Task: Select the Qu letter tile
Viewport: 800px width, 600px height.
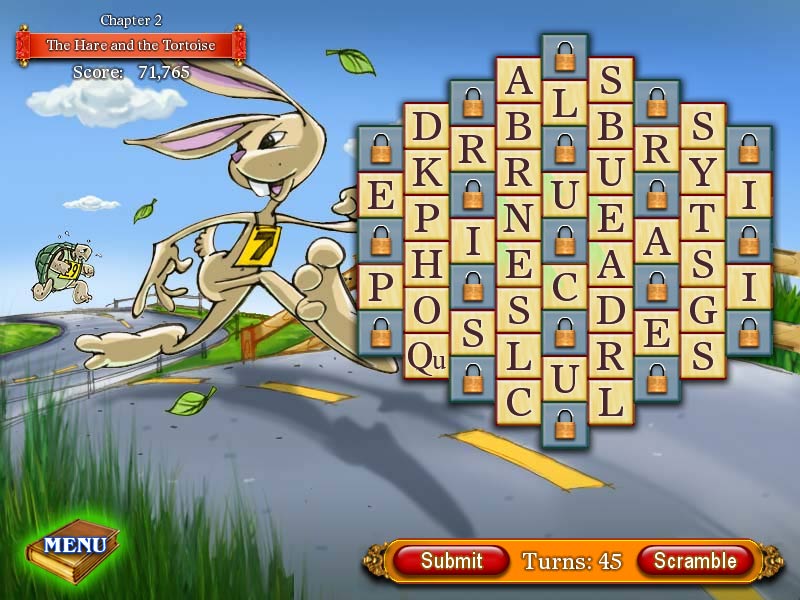Action: tap(427, 357)
